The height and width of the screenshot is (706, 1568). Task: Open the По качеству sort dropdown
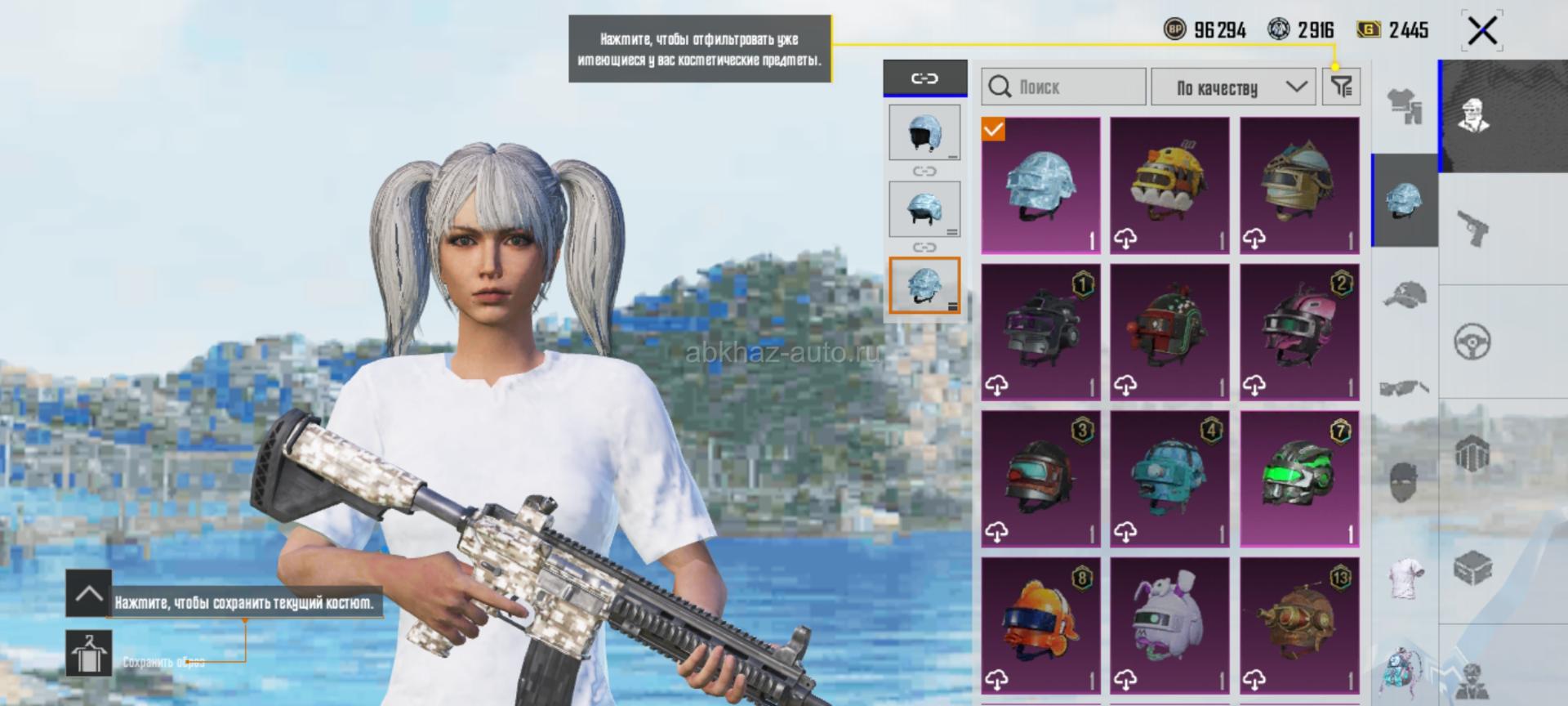[1232, 87]
